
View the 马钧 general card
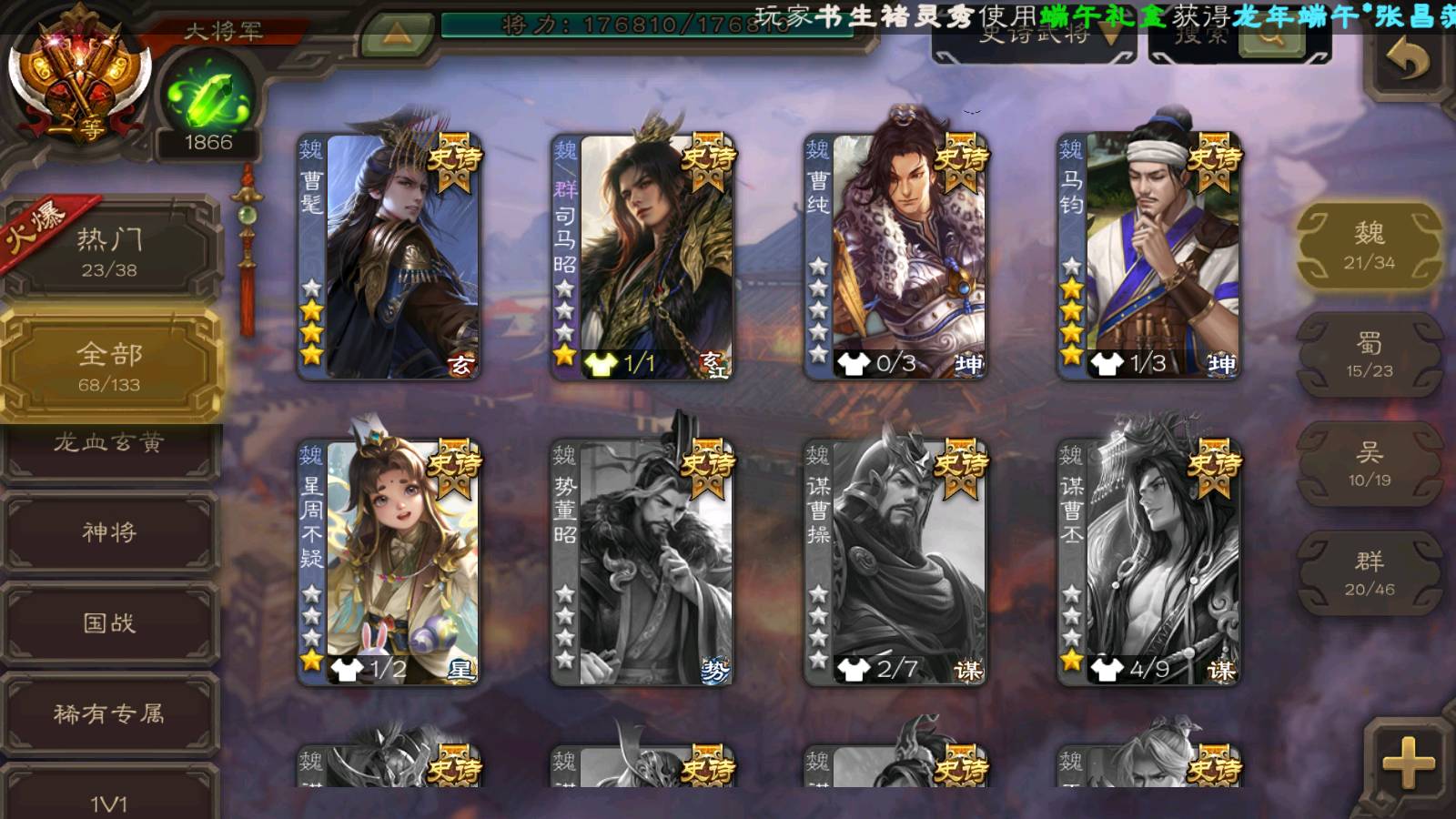pos(1148,257)
